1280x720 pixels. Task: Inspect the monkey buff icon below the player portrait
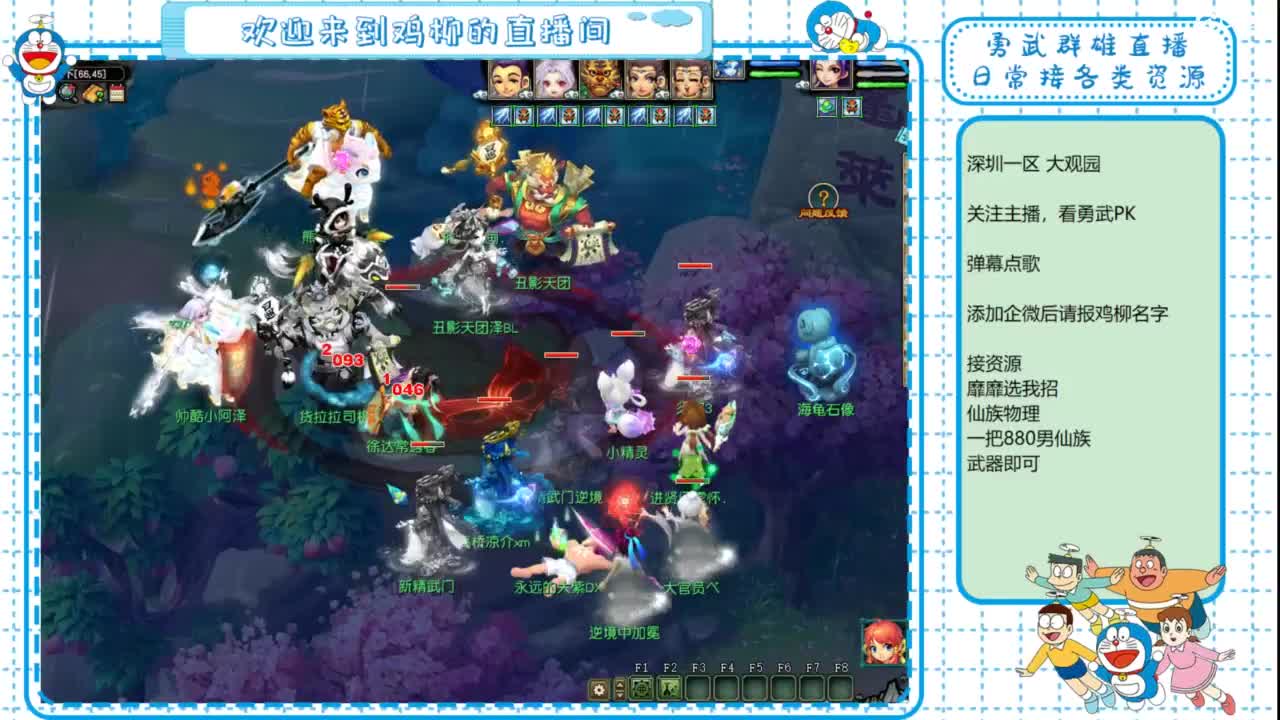851,106
